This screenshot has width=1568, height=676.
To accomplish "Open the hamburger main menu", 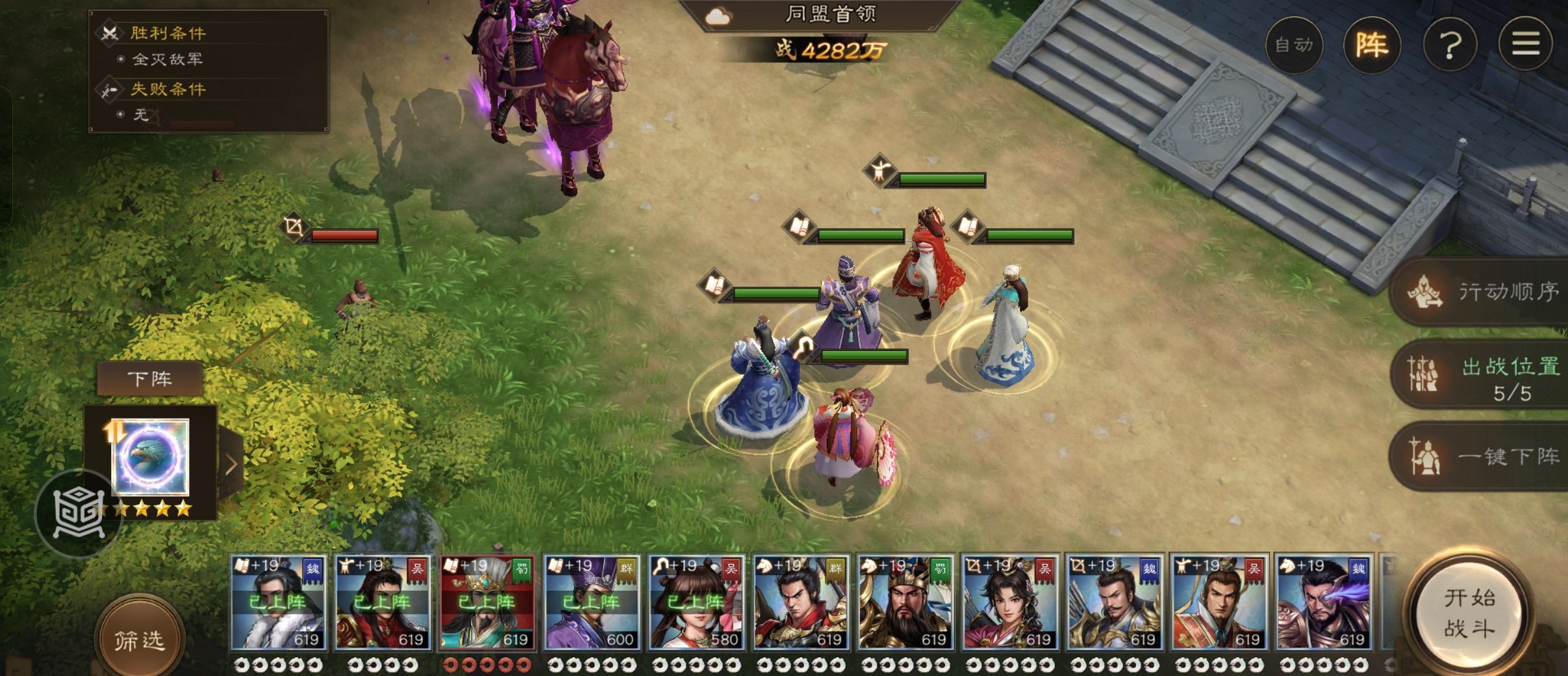I will click(x=1526, y=44).
